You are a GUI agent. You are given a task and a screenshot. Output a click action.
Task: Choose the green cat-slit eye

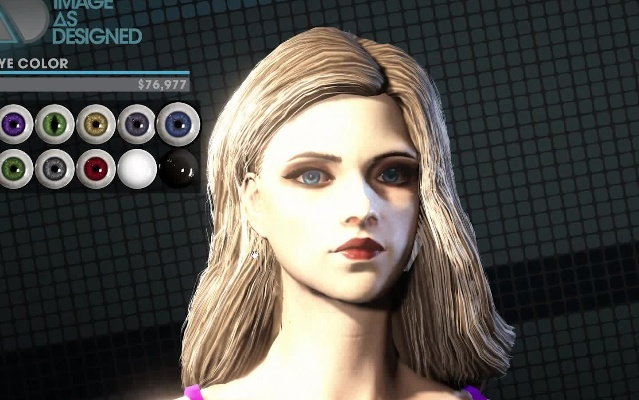55,124
